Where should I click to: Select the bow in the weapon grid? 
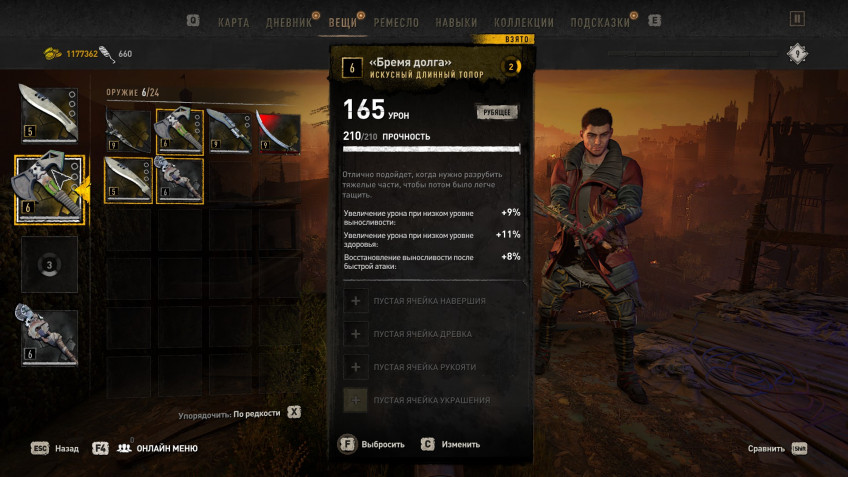click(x=129, y=132)
